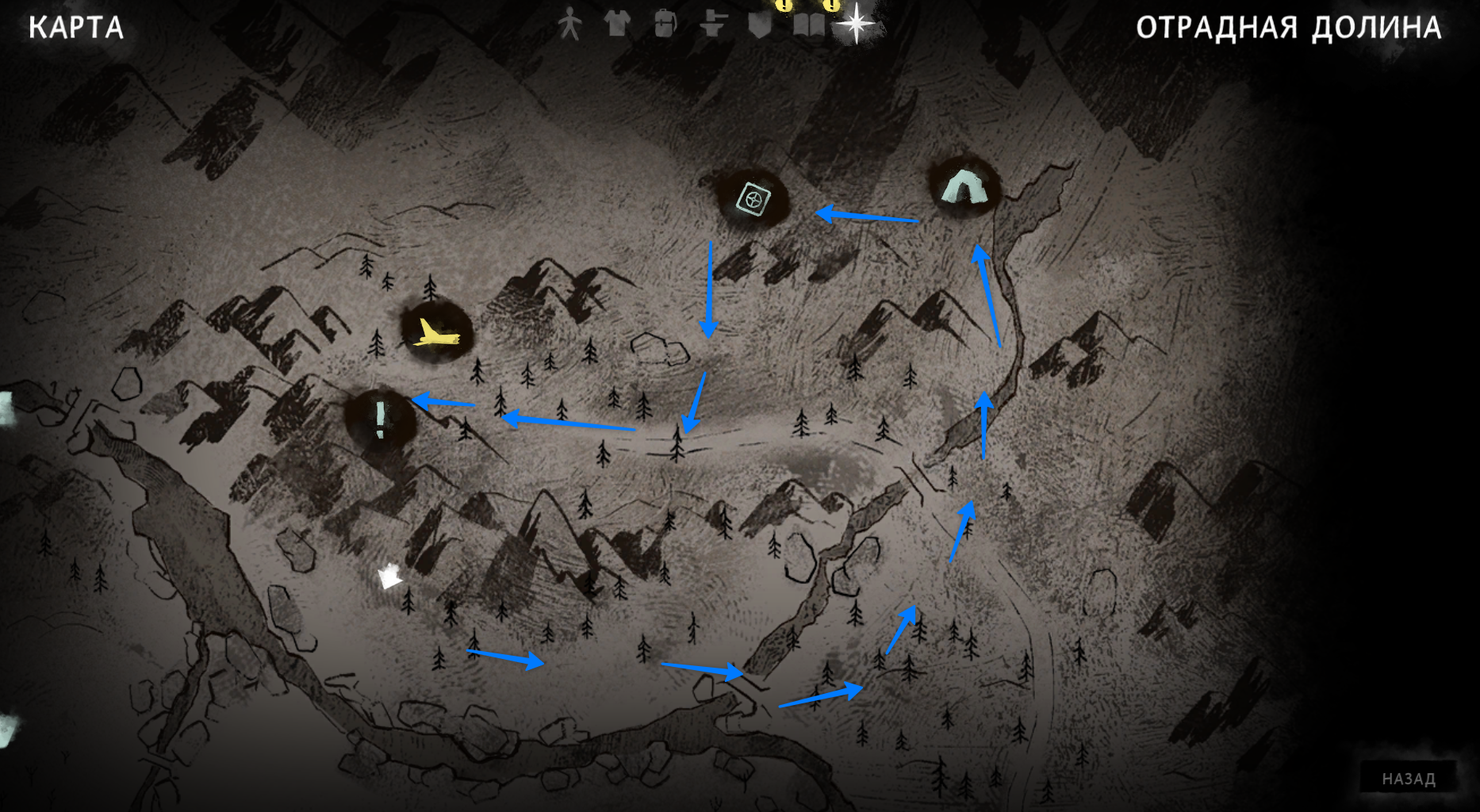Select the yellow plane crash map marker

tap(435, 333)
